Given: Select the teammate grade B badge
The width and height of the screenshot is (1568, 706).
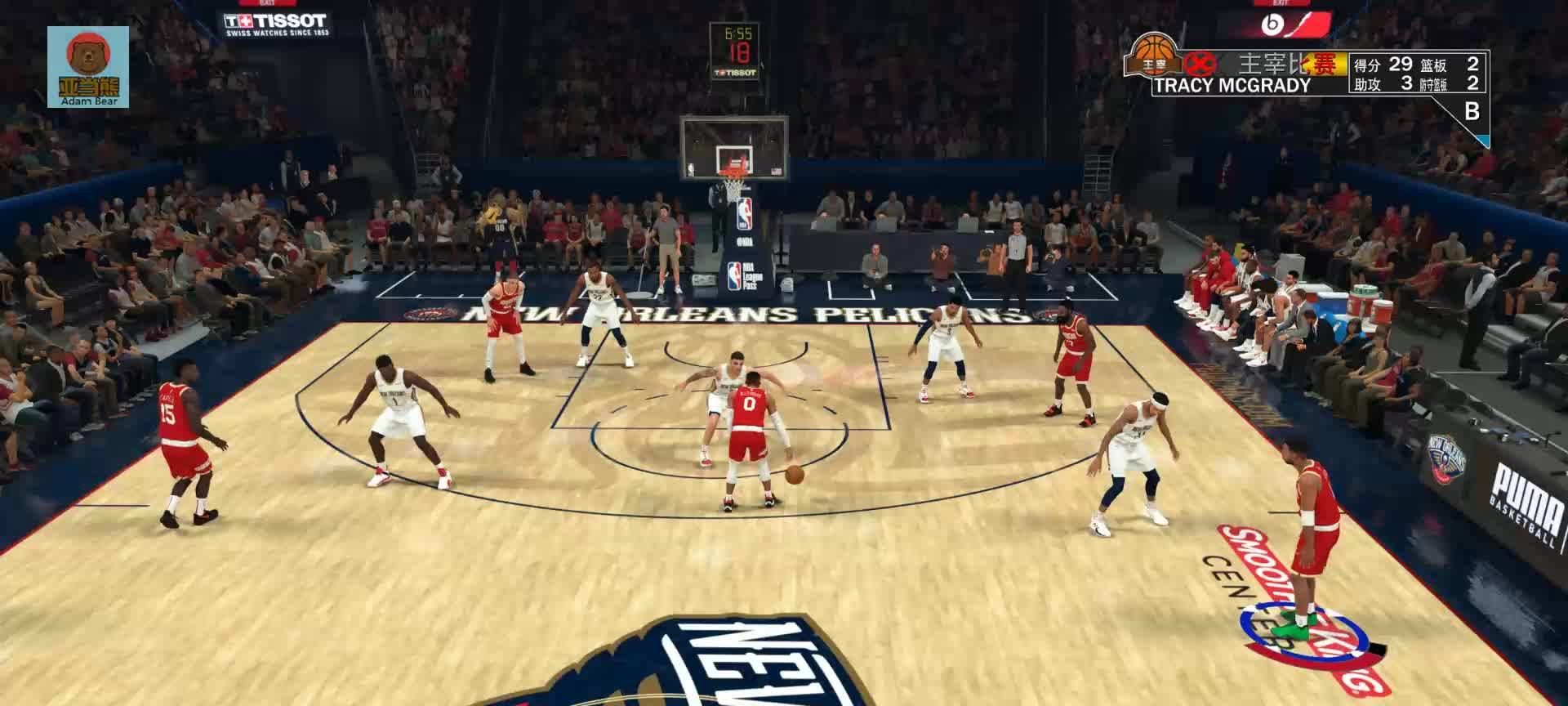Looking at the screenshot, I should click(1472, 112).
